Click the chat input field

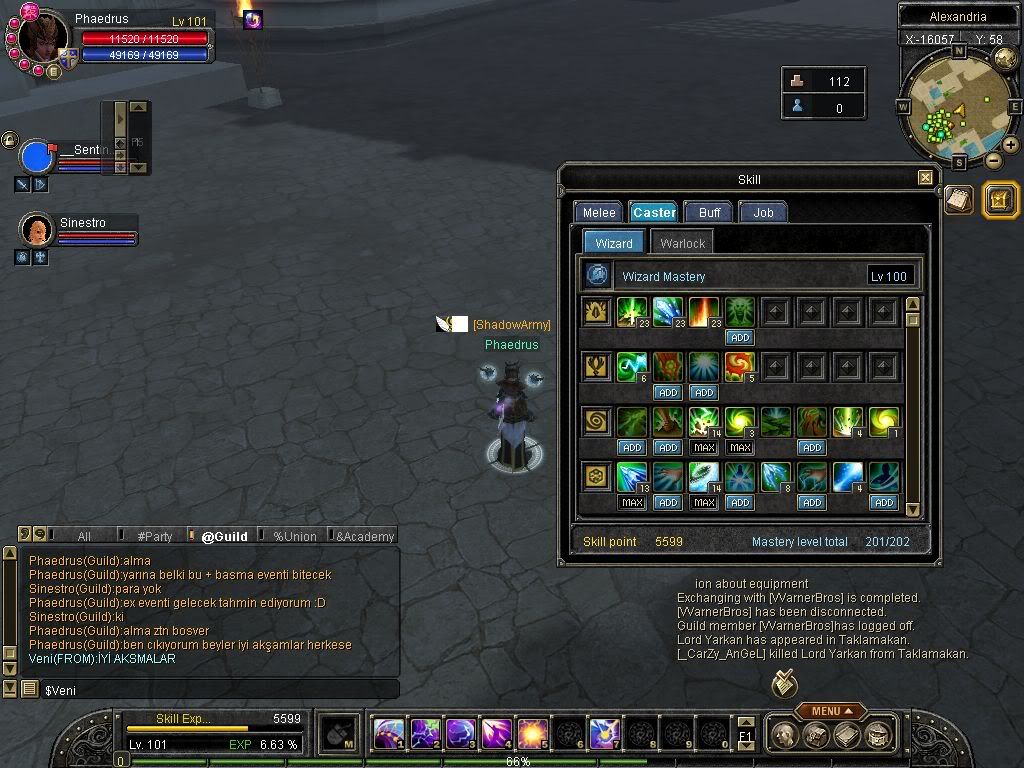pos(220,690)
